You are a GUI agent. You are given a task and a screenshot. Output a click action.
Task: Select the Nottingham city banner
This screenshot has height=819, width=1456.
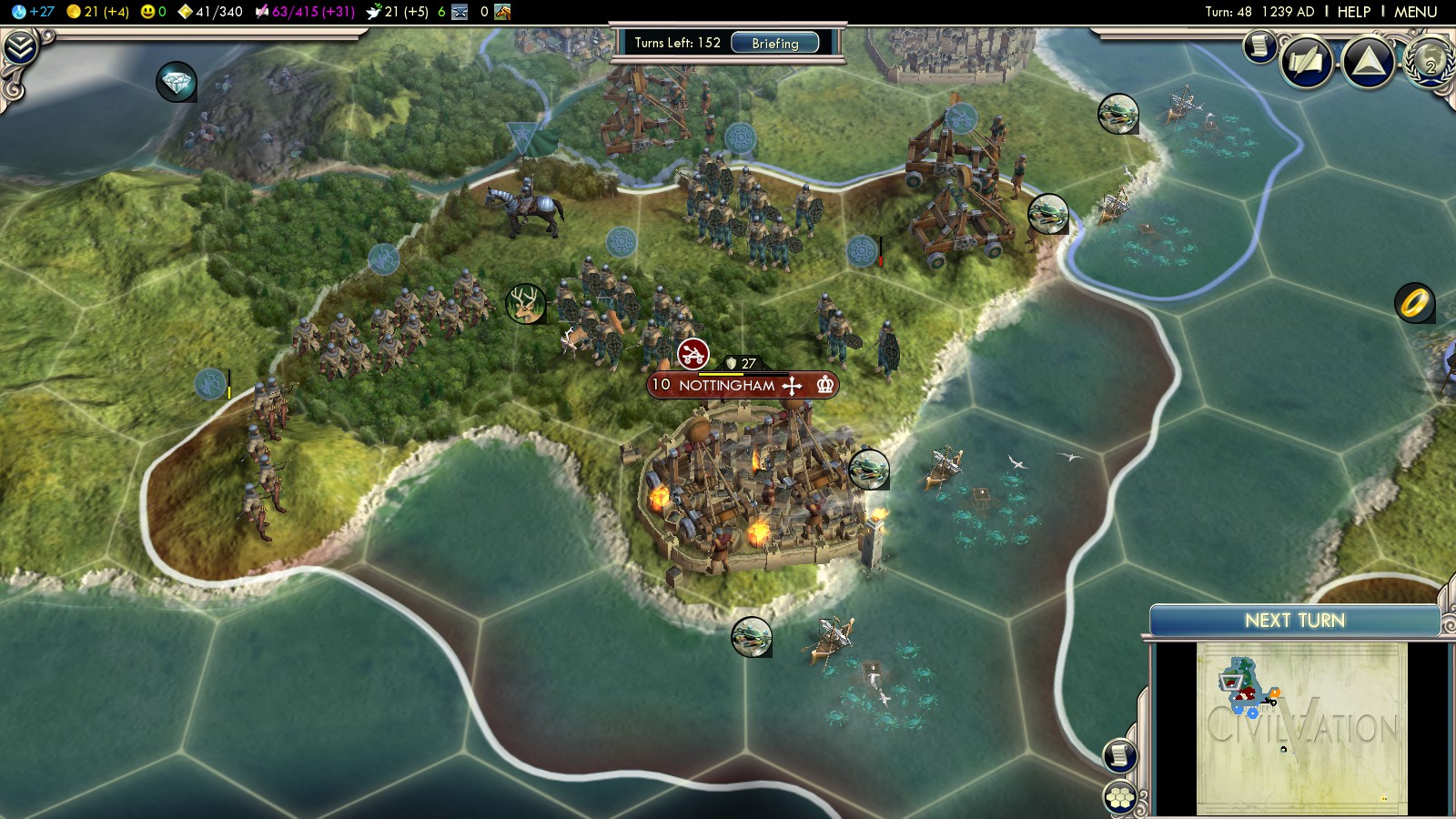(728, 385)
